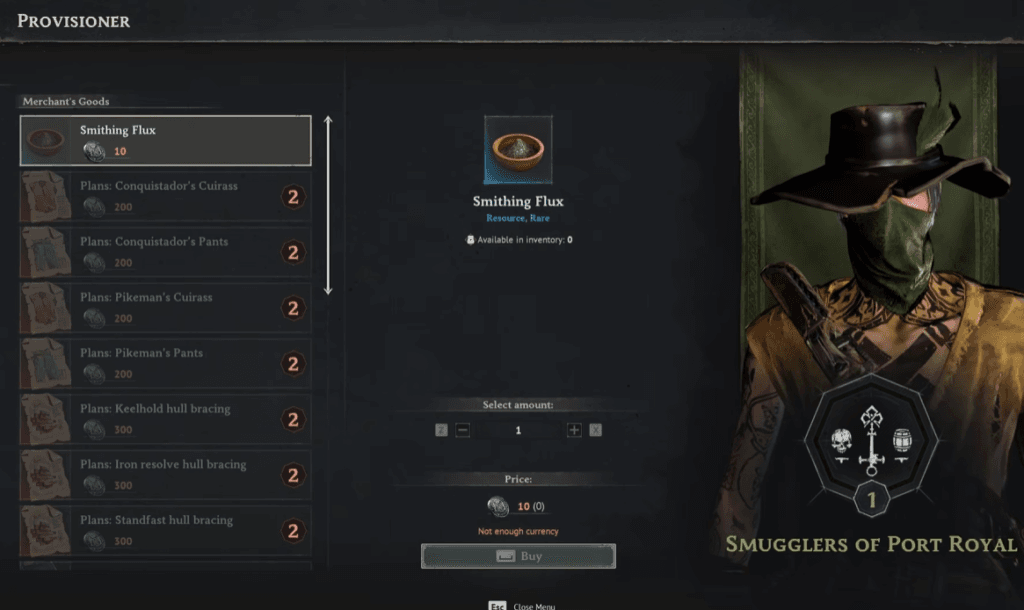
Task: Click the merchant goods list scrollbar
Action: [x=328, y=205]
